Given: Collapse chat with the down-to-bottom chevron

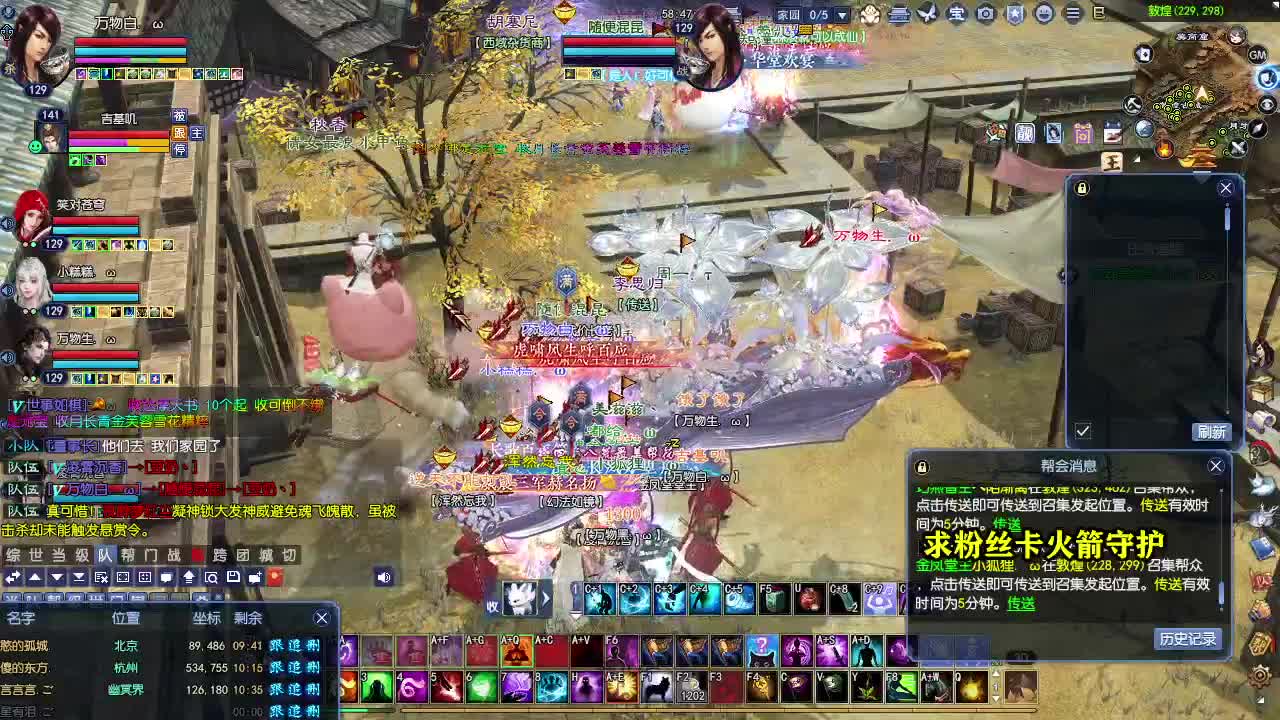Looking at the screenshot, I should coord(79,578).
